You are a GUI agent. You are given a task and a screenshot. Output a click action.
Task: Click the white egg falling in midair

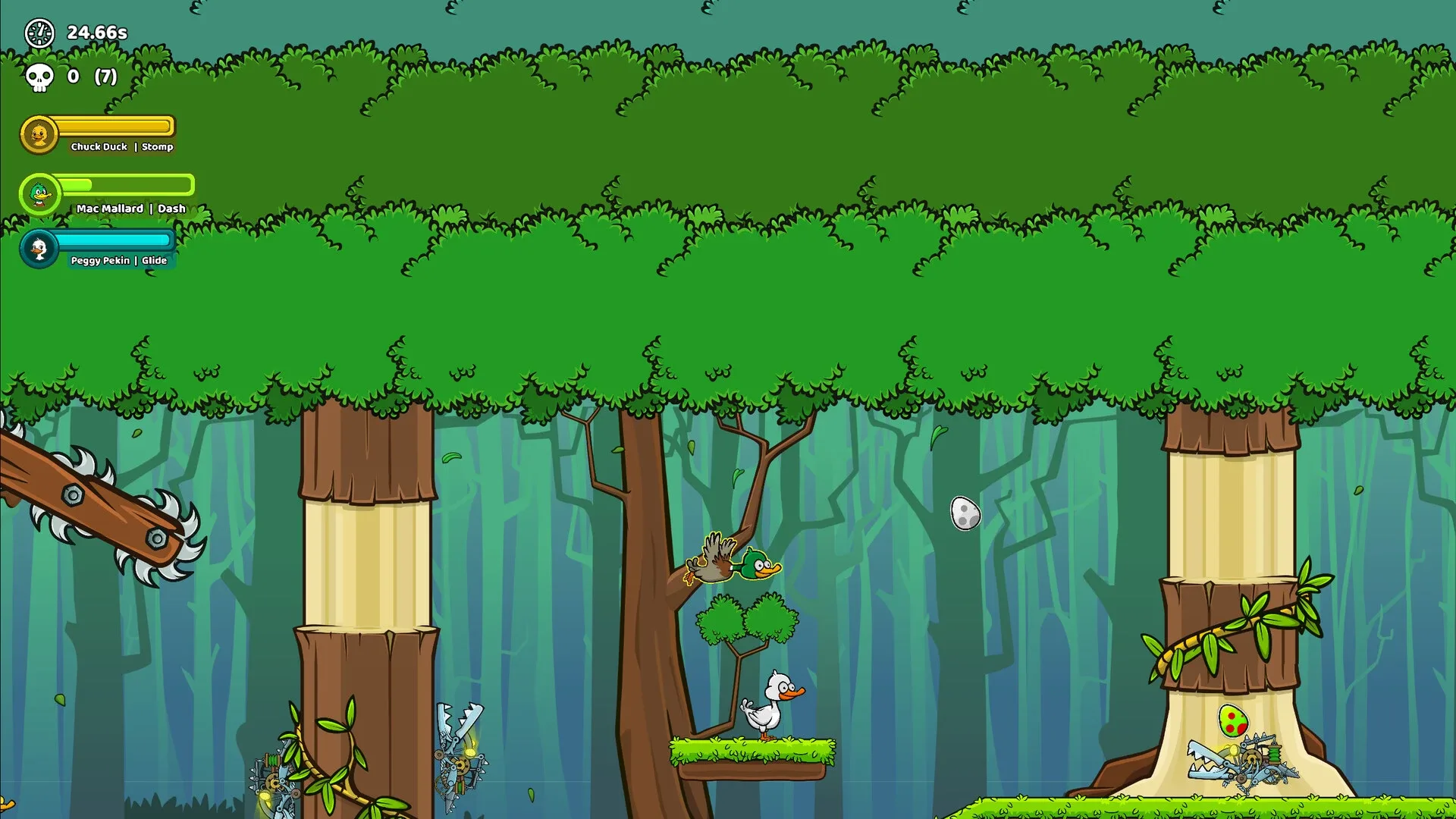[x=964, y=514]
